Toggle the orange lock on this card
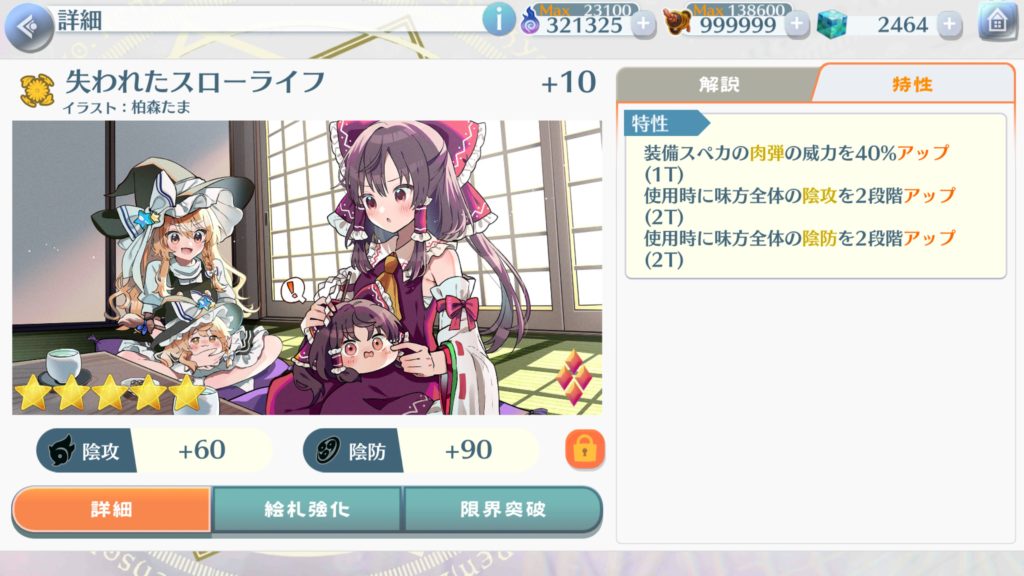 pyautogui.click(x=585, y=451)
